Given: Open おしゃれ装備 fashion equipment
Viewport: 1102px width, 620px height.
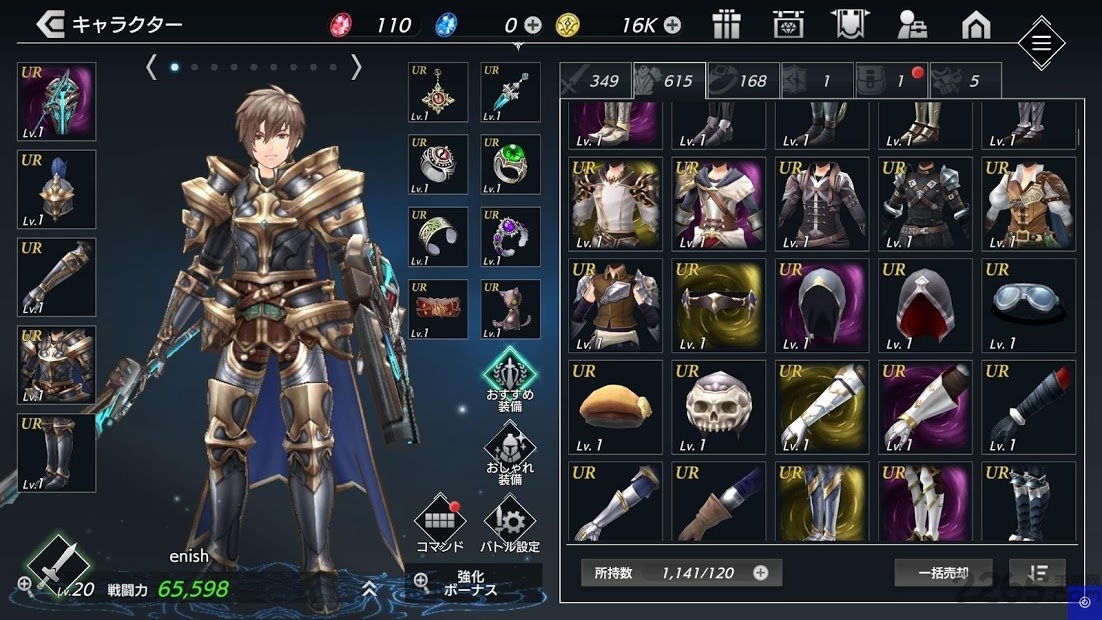Looking at the screenshot, I should [x=510, y=453].
